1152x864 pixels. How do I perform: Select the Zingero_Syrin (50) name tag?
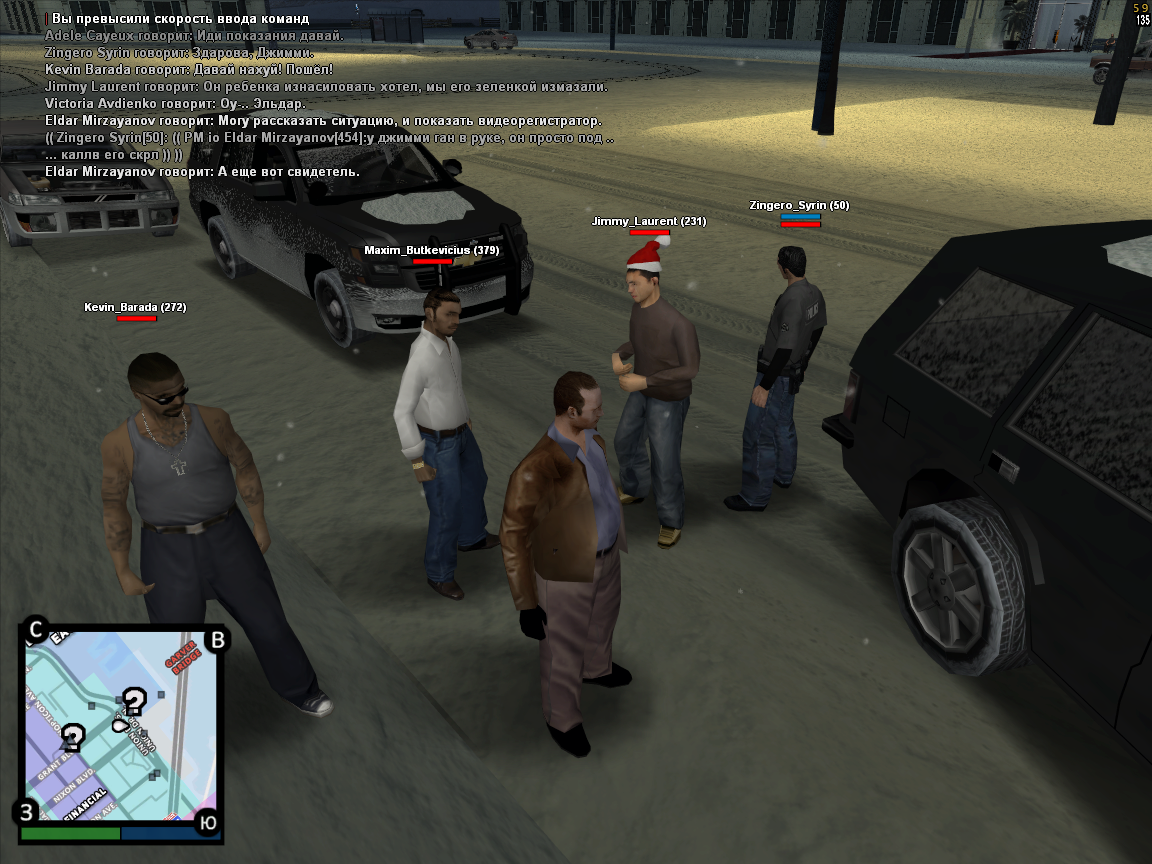(x=799, y=205)
